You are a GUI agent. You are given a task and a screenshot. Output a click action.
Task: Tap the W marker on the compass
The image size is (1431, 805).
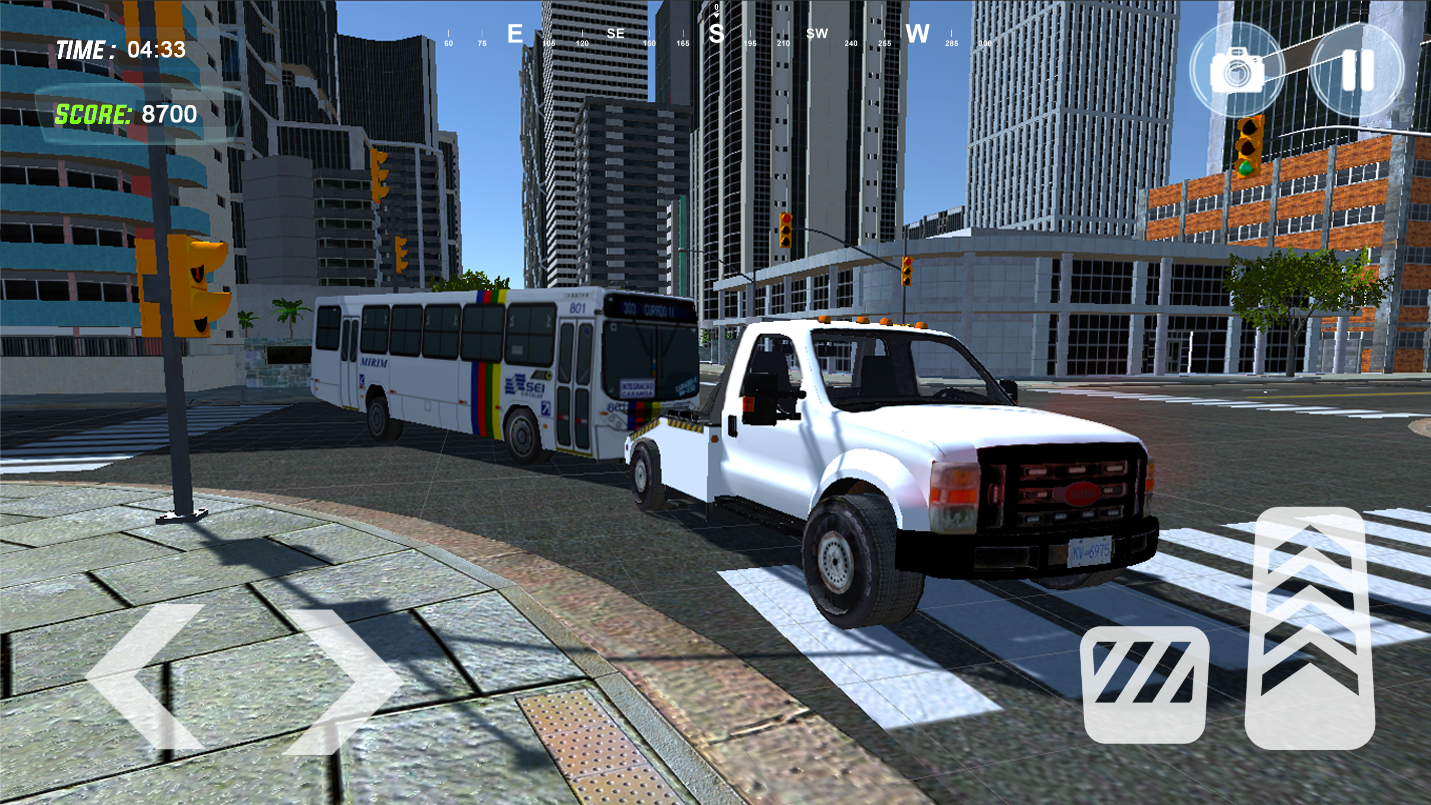(916, 33)
